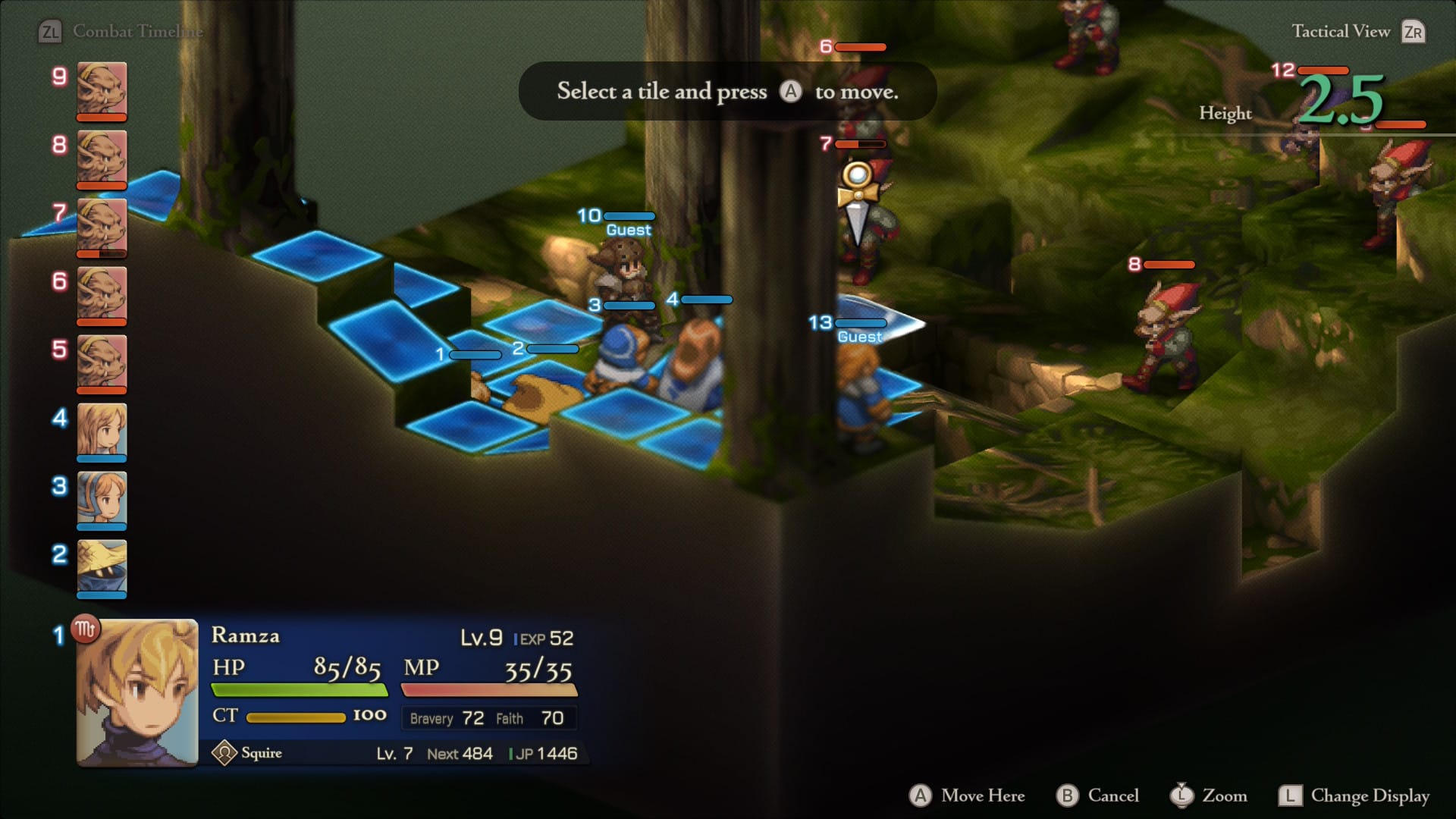Pick the turn 6 goblin portrait
Viewport: 1456px width, 819px height.
(102, 294)
